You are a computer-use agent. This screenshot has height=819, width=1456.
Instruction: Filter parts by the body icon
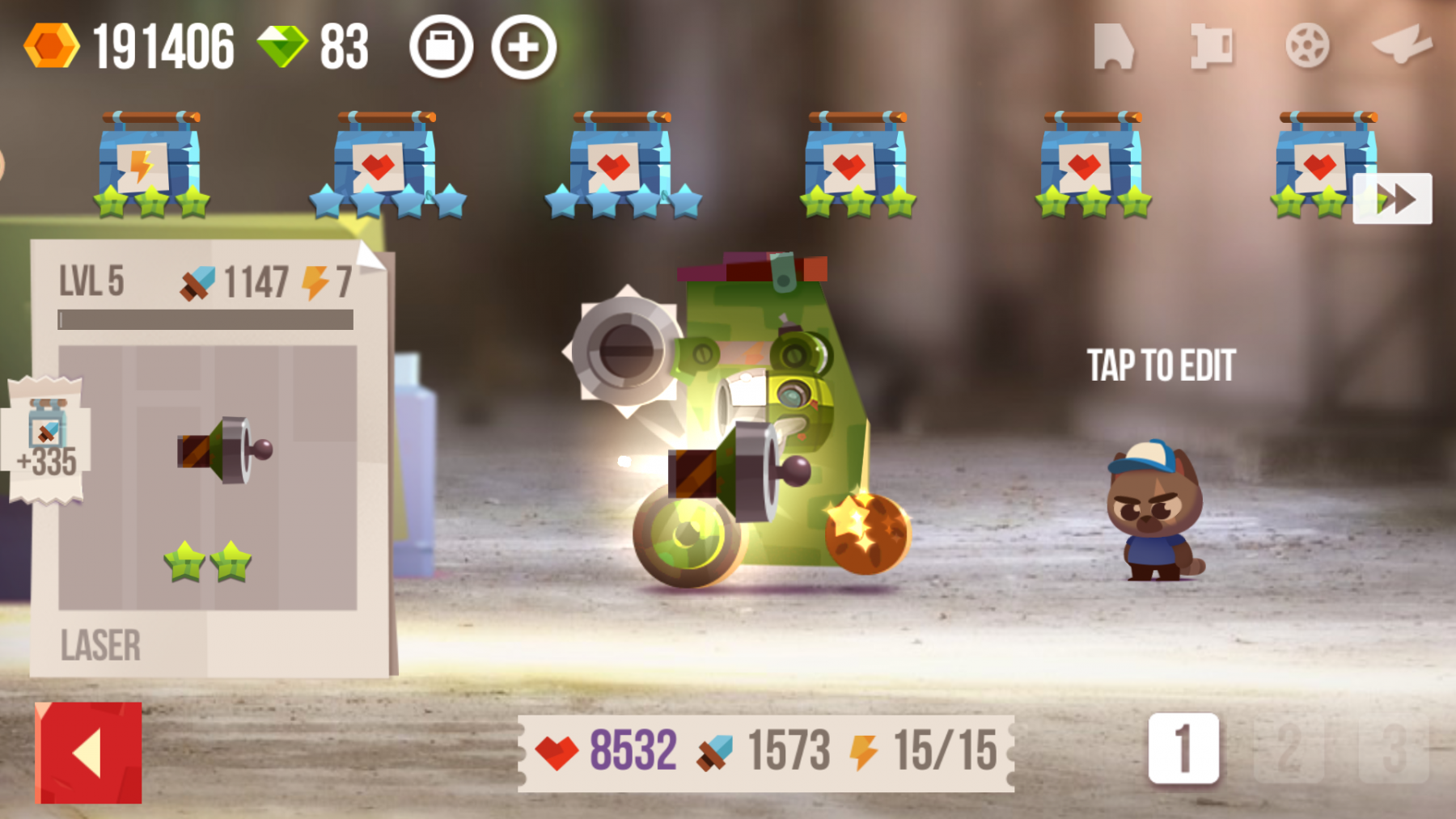point(1113,46)
